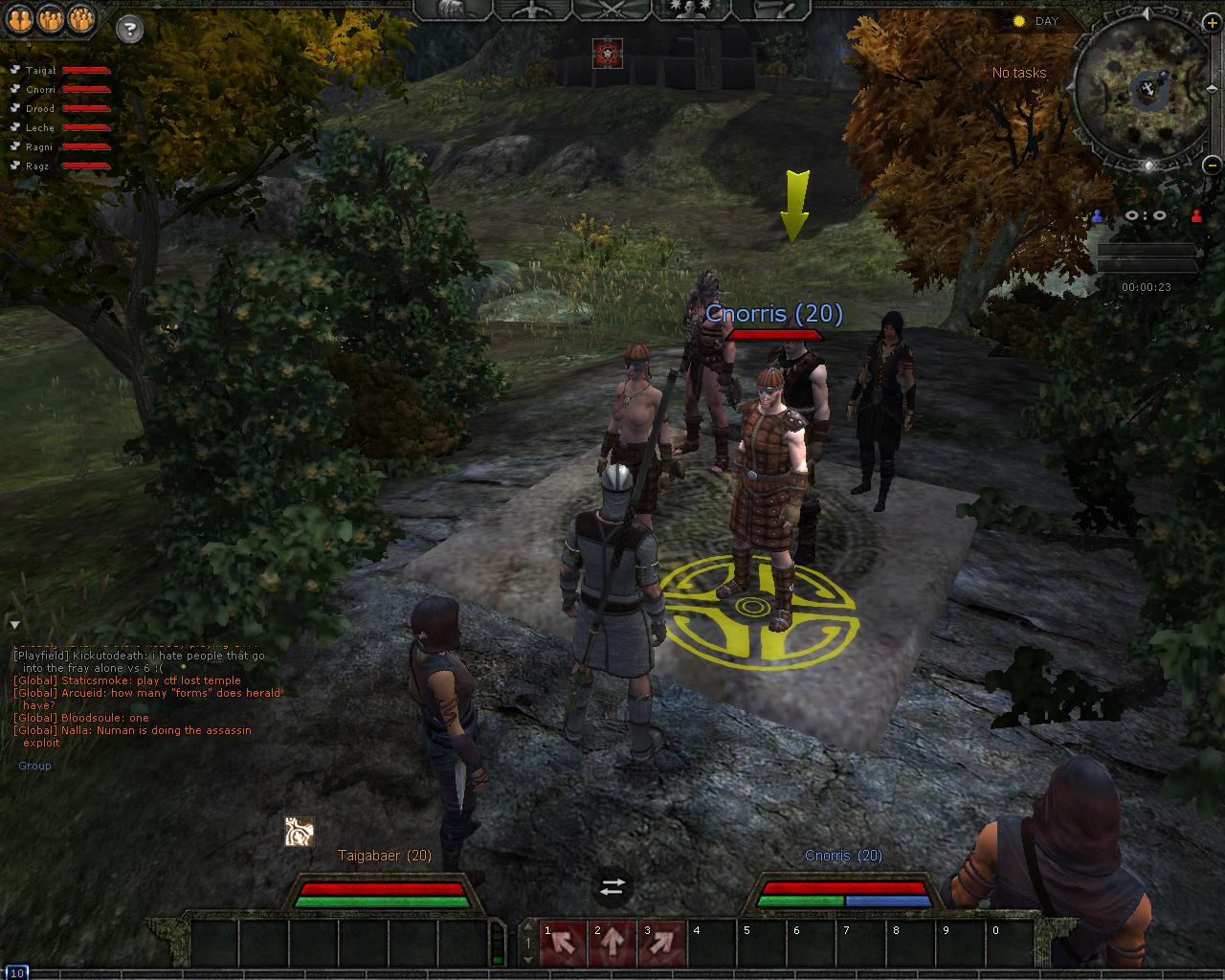The image size is (1225, 980).
Task: Zoom in the minimap with plus button
Action: (x=1212, y=23)
